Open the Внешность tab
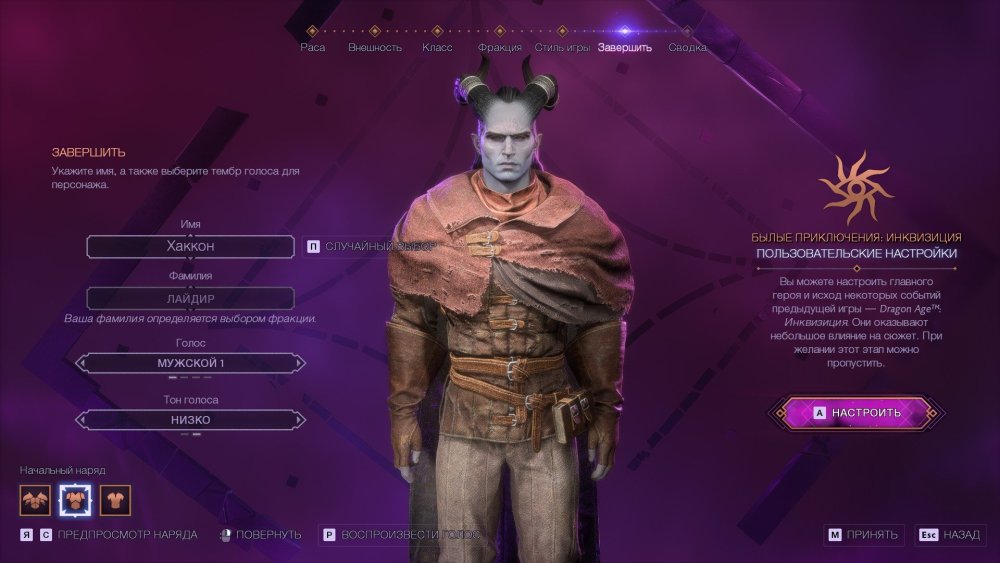Viewport: 1000px width, 563px height. 375,47
